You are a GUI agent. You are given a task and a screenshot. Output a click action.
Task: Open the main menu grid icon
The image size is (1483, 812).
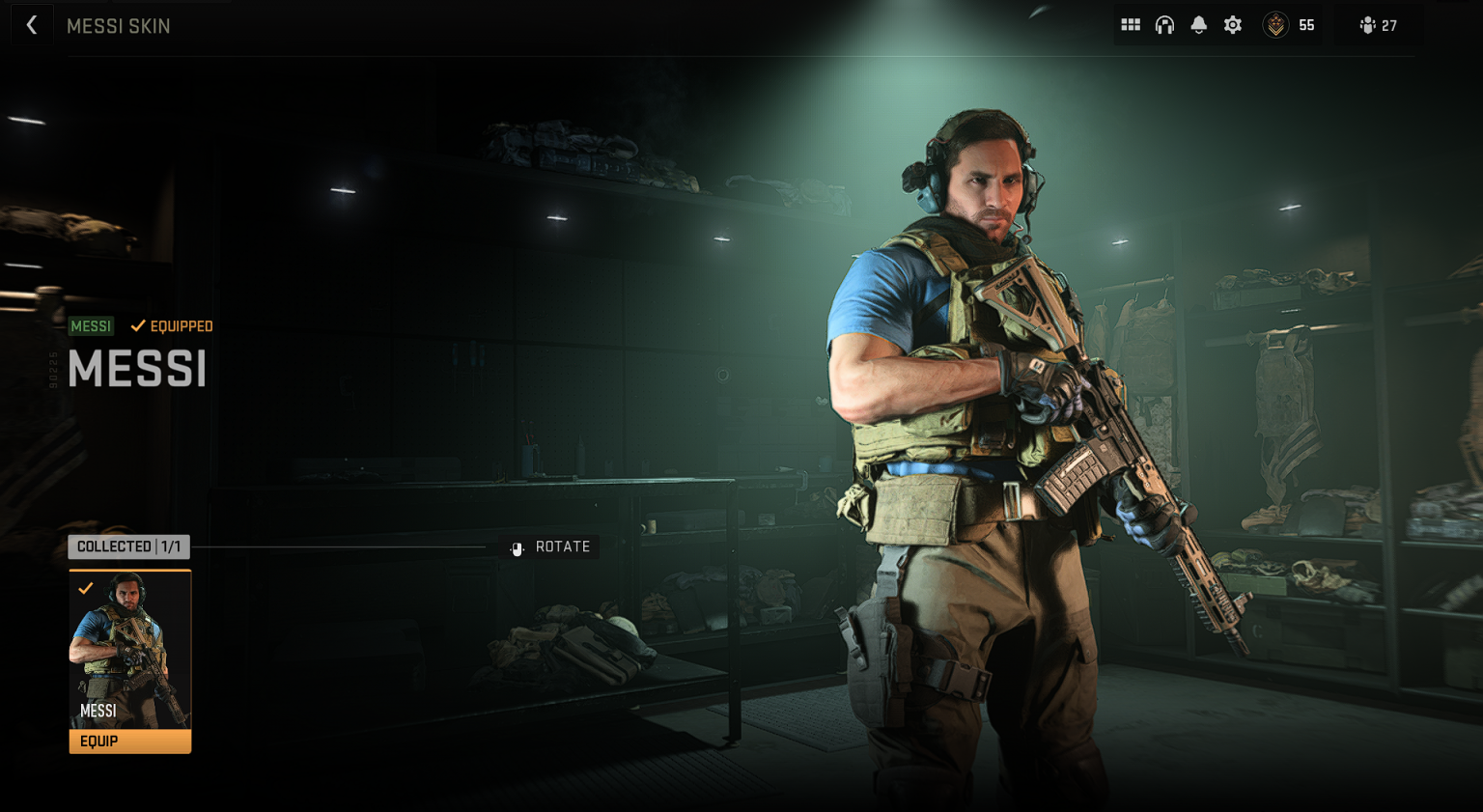(x=1131, y=24)
